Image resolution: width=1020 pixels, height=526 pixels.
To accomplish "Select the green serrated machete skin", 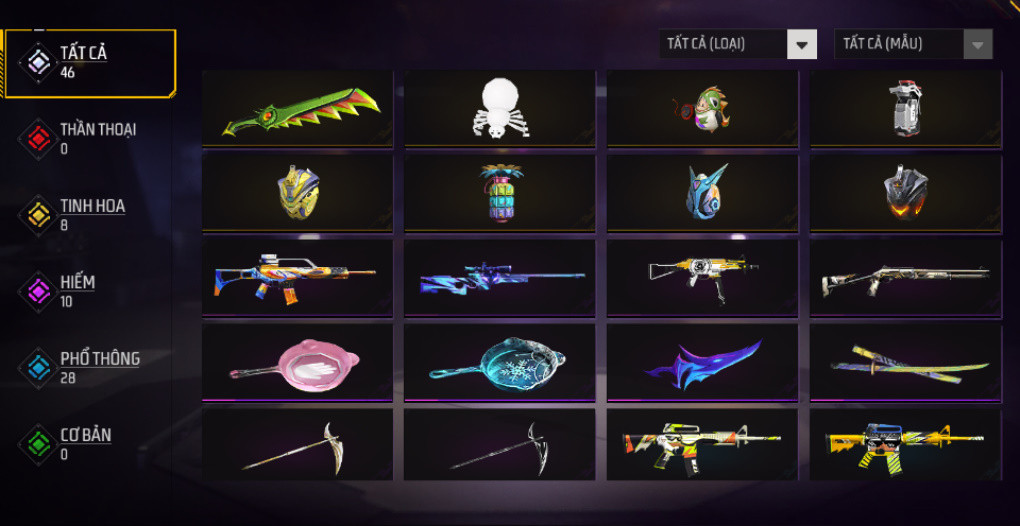I will pyautogui.click(x=298, y=108).
